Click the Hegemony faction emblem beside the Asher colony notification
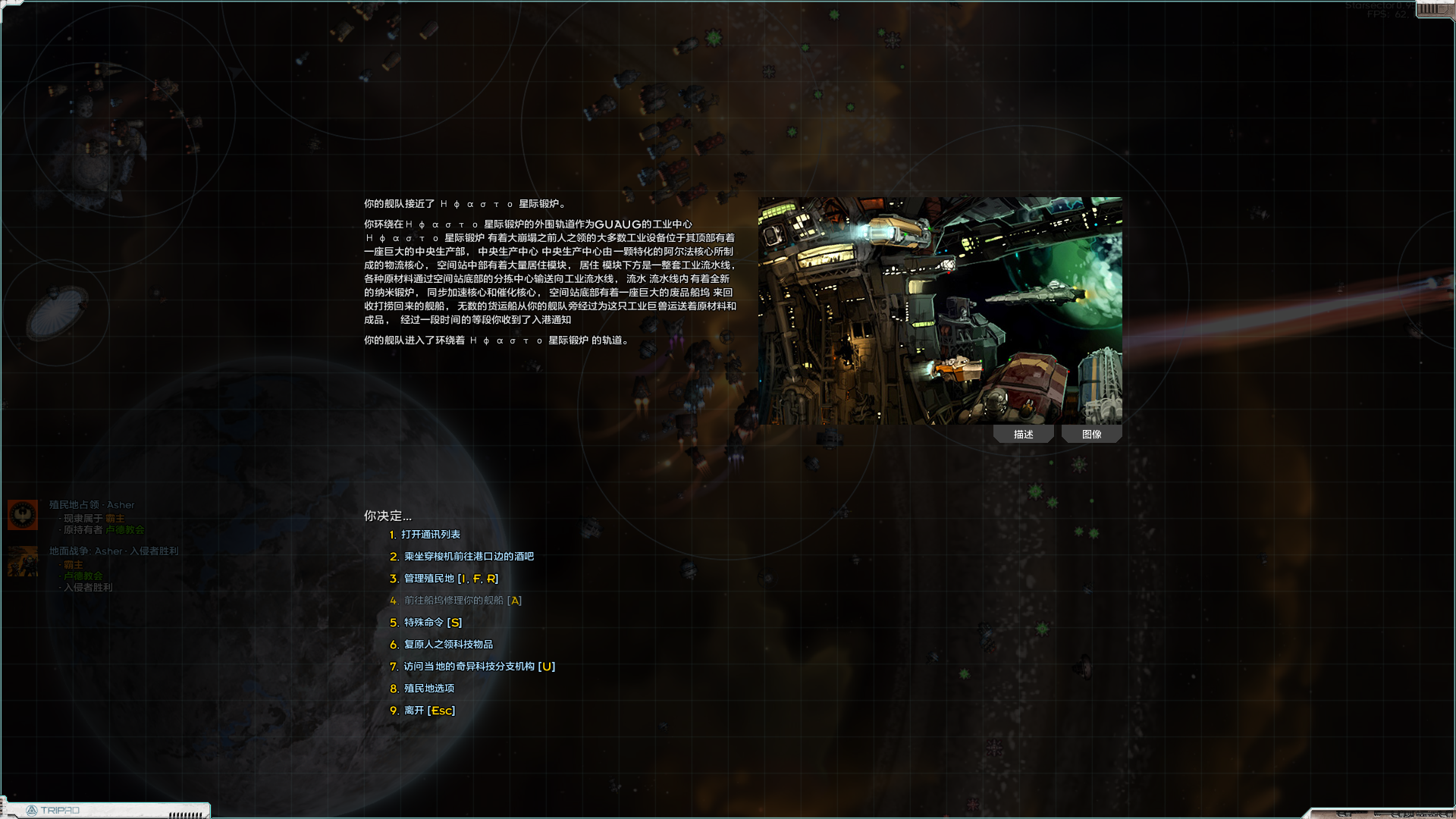Image resolution: width=1456 pixels, height=819 pixels. [22, 514]
